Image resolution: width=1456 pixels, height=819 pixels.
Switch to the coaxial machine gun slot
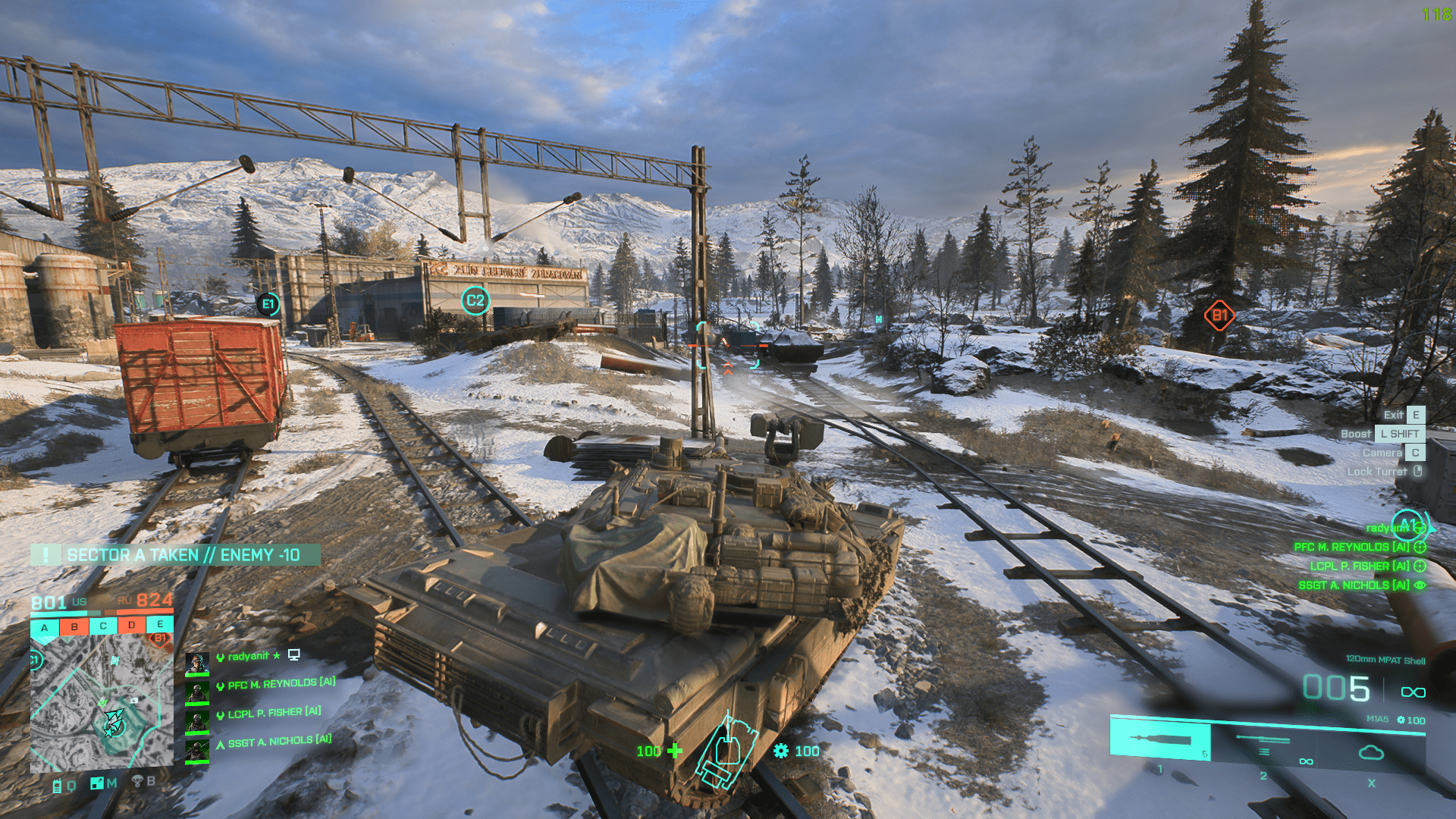[x=1263, y=742]
